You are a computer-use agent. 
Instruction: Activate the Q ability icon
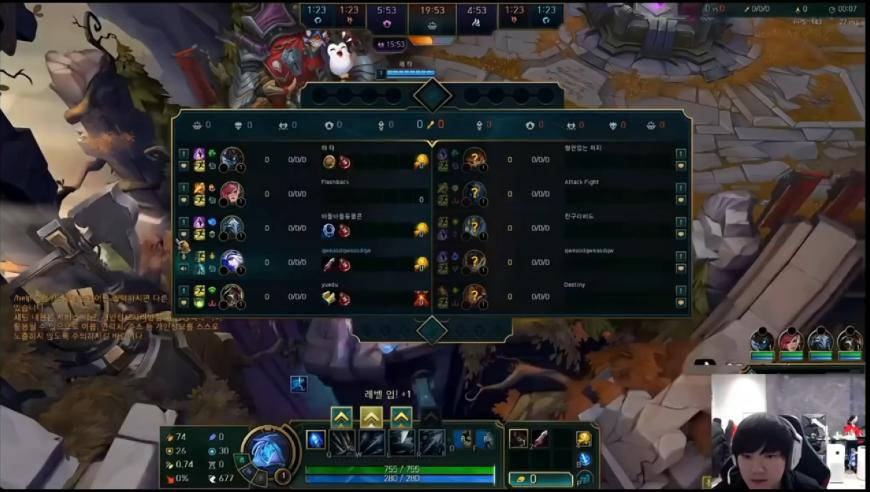[343, 441]
